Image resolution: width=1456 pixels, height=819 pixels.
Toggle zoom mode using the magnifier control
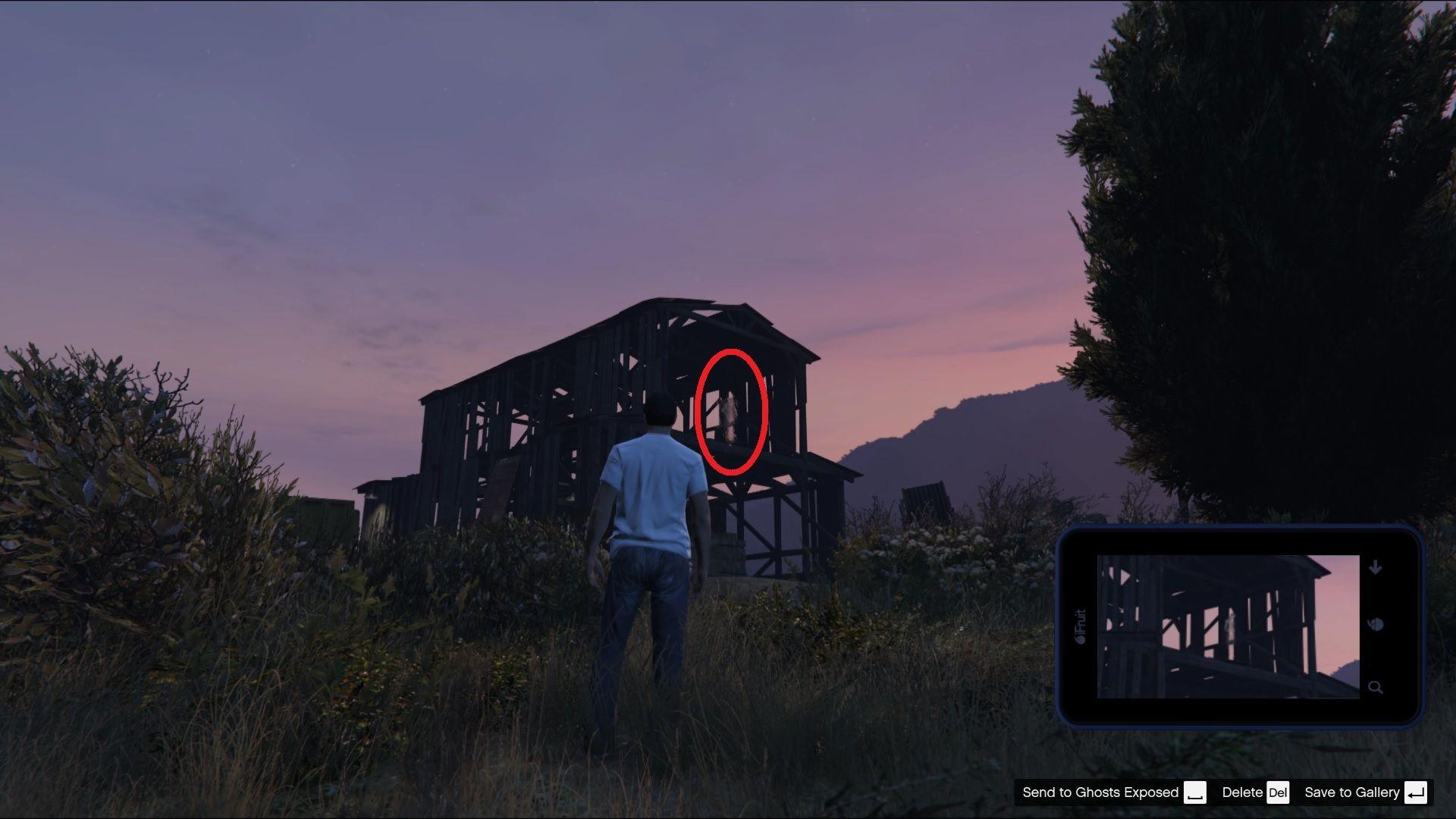pyautogui.click(x=1376, y=686)
